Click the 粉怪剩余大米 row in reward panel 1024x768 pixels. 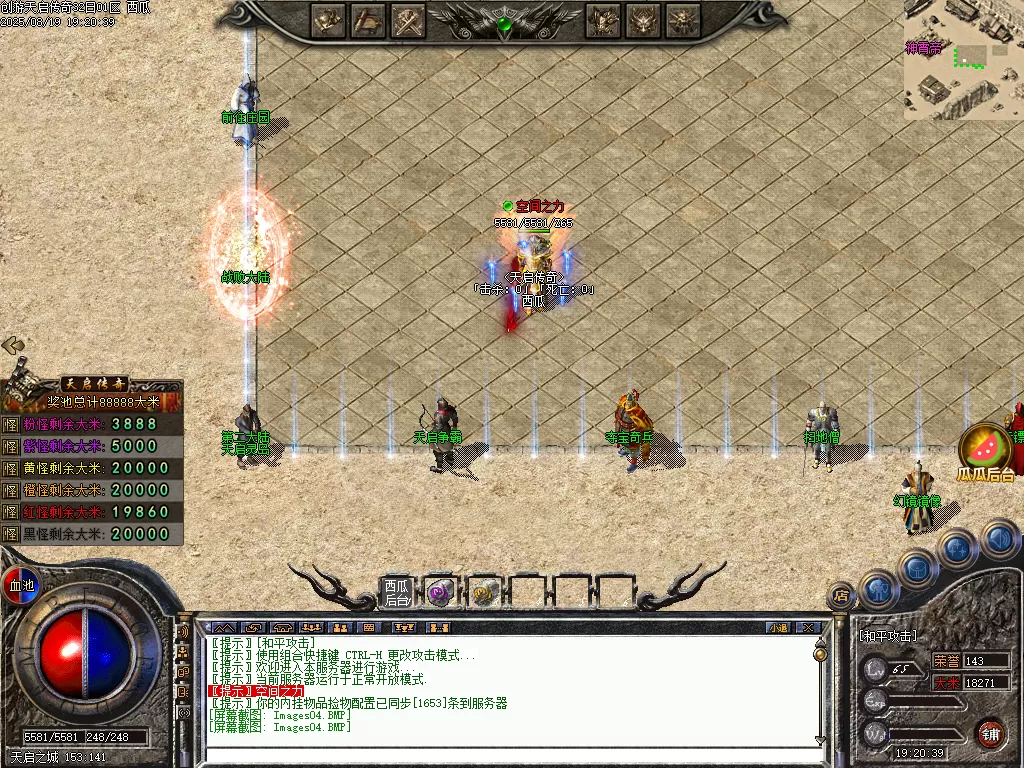click(92, 424)
